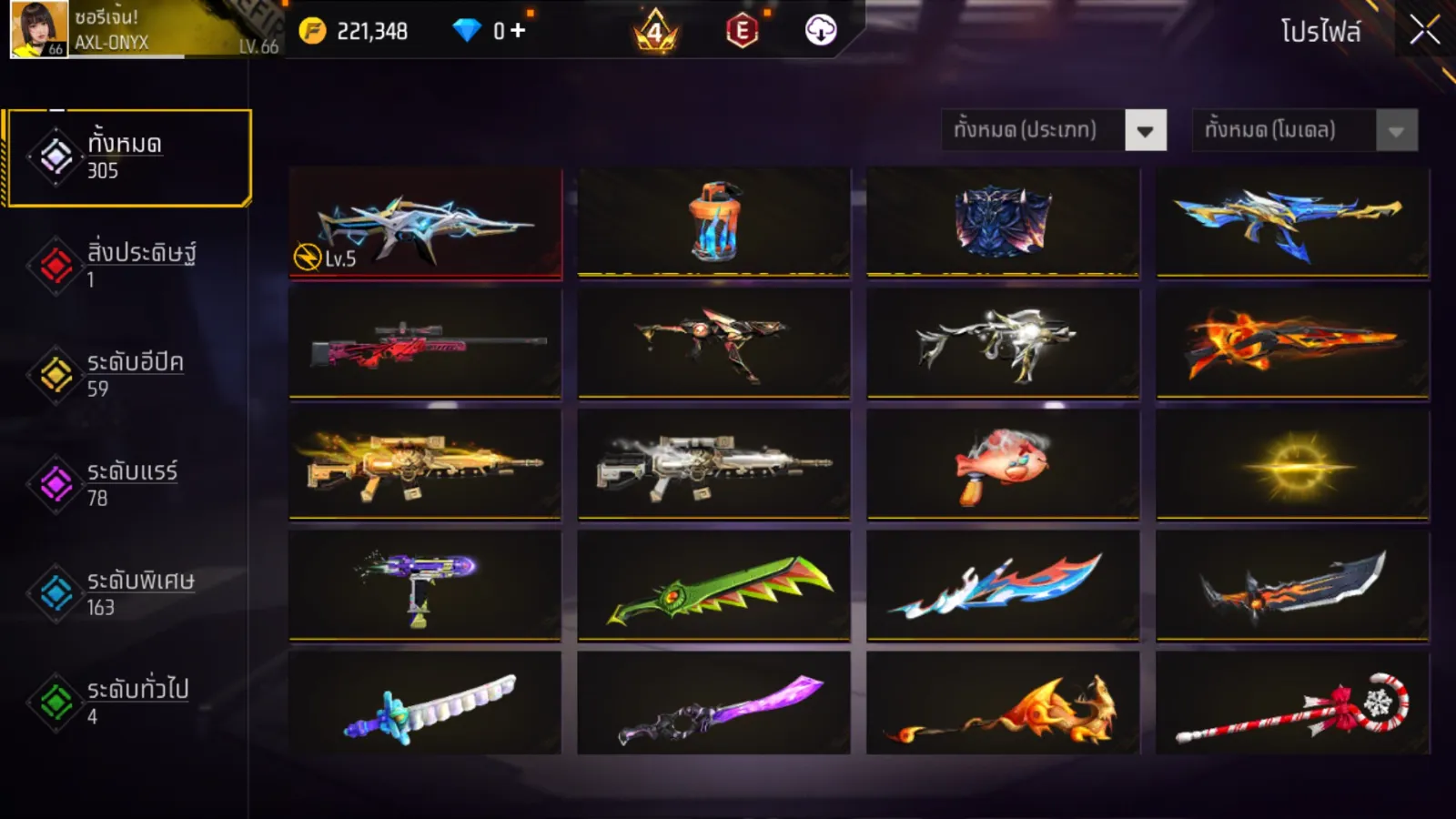Select the ระดับทั่วไป category
Viewport: 1456px width, 819px height.
click(x=127, y=702)
